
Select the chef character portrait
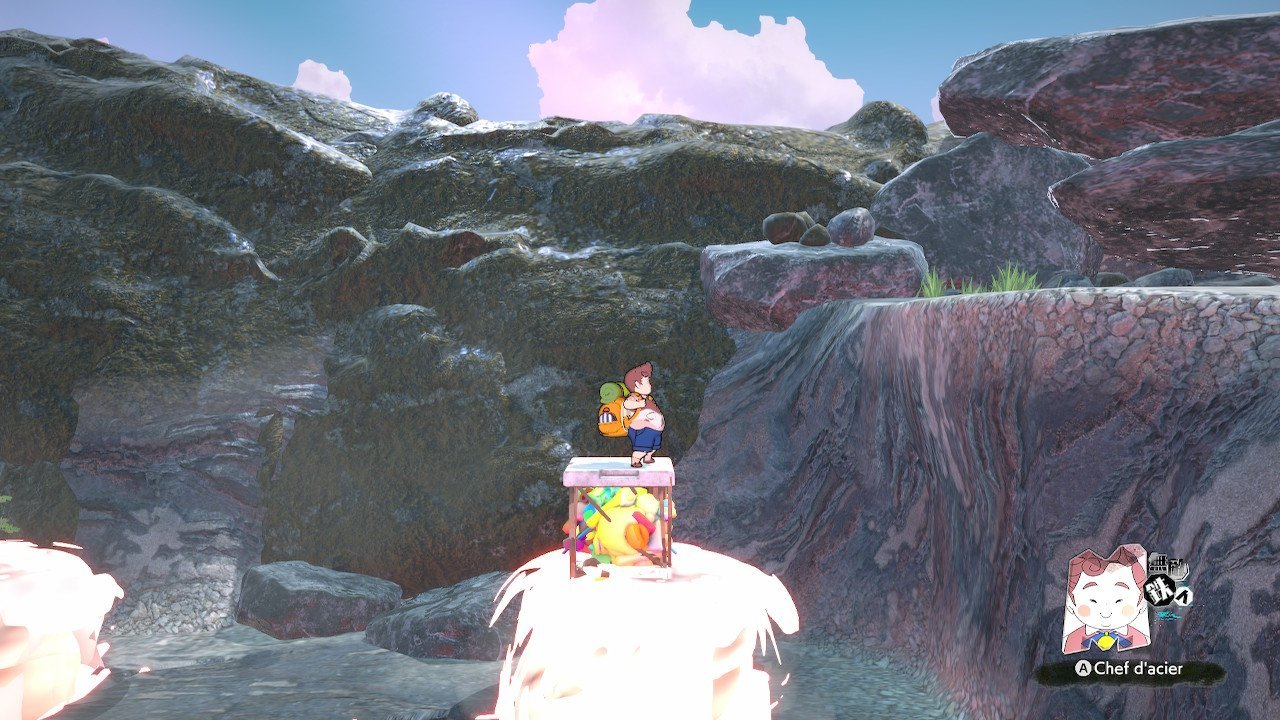click(x=1105, y=599)
